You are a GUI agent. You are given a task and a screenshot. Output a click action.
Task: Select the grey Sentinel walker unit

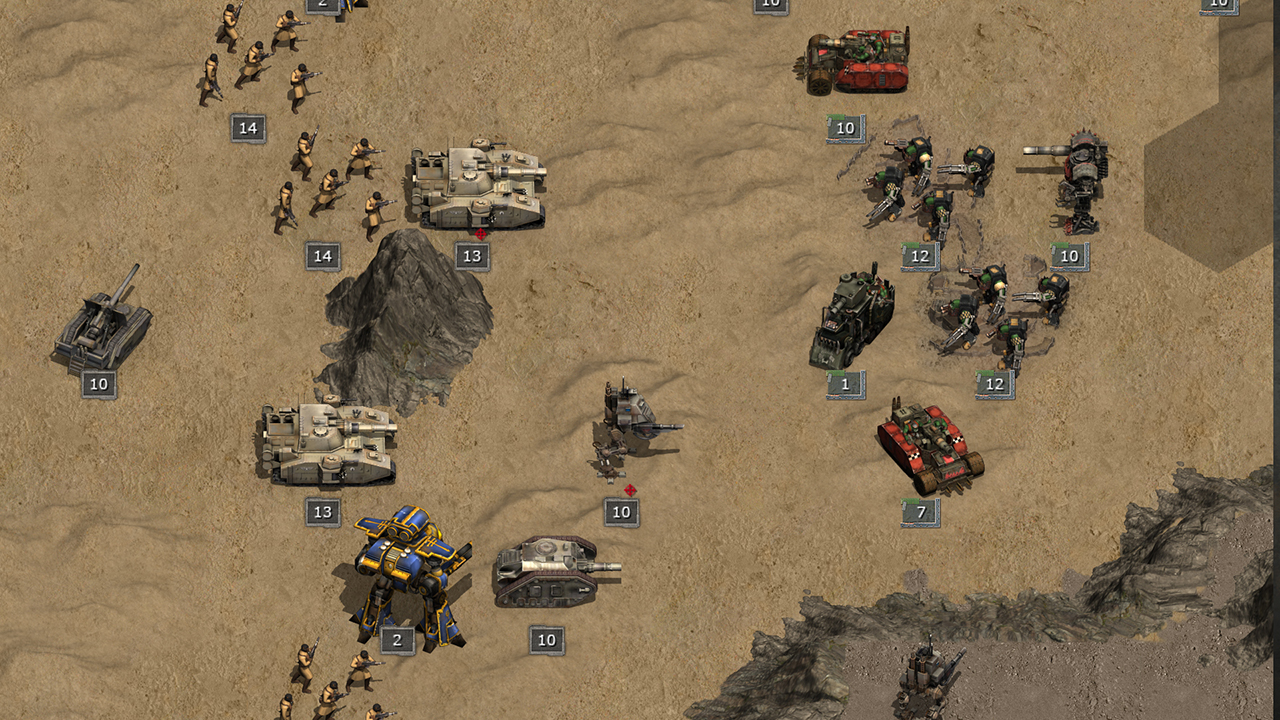coord(630,427)
